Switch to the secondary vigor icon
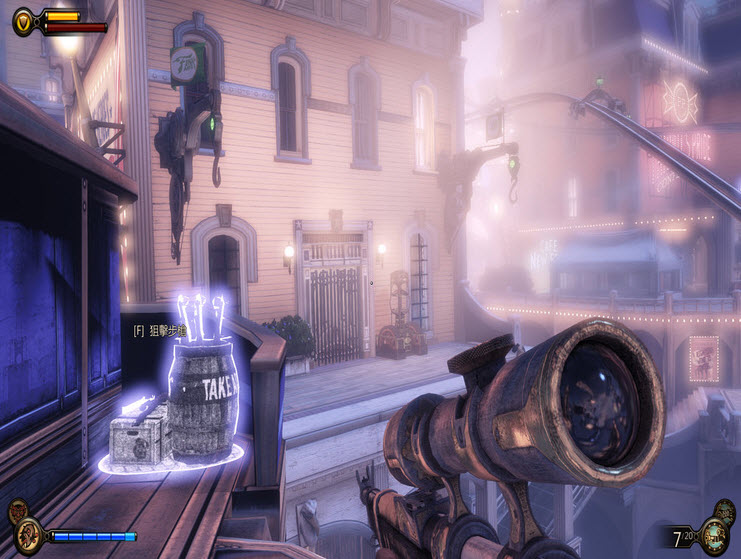The height and width of the screenshot is (559, 741). (16, 512)
